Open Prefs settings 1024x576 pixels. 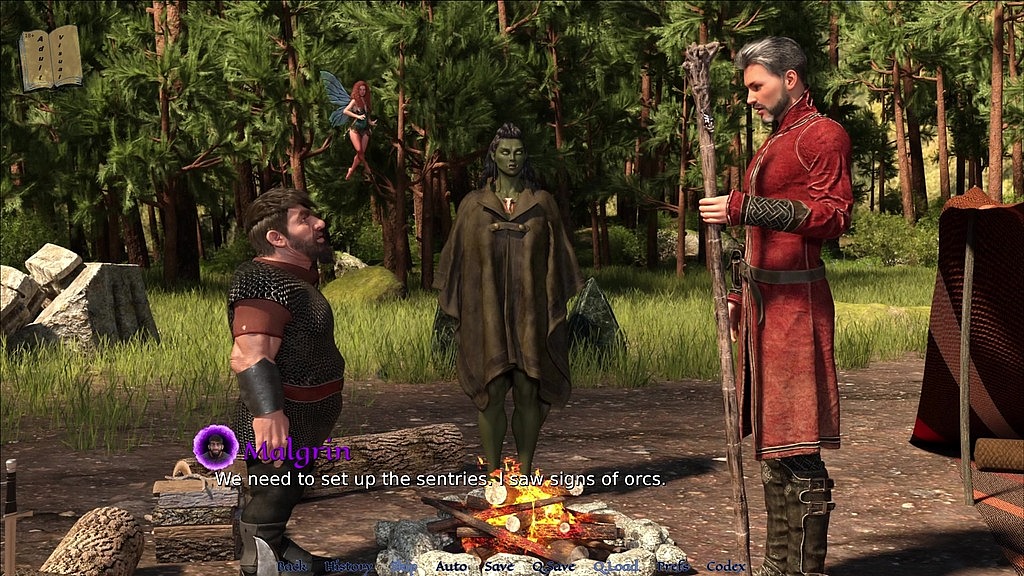coord(673,566)
